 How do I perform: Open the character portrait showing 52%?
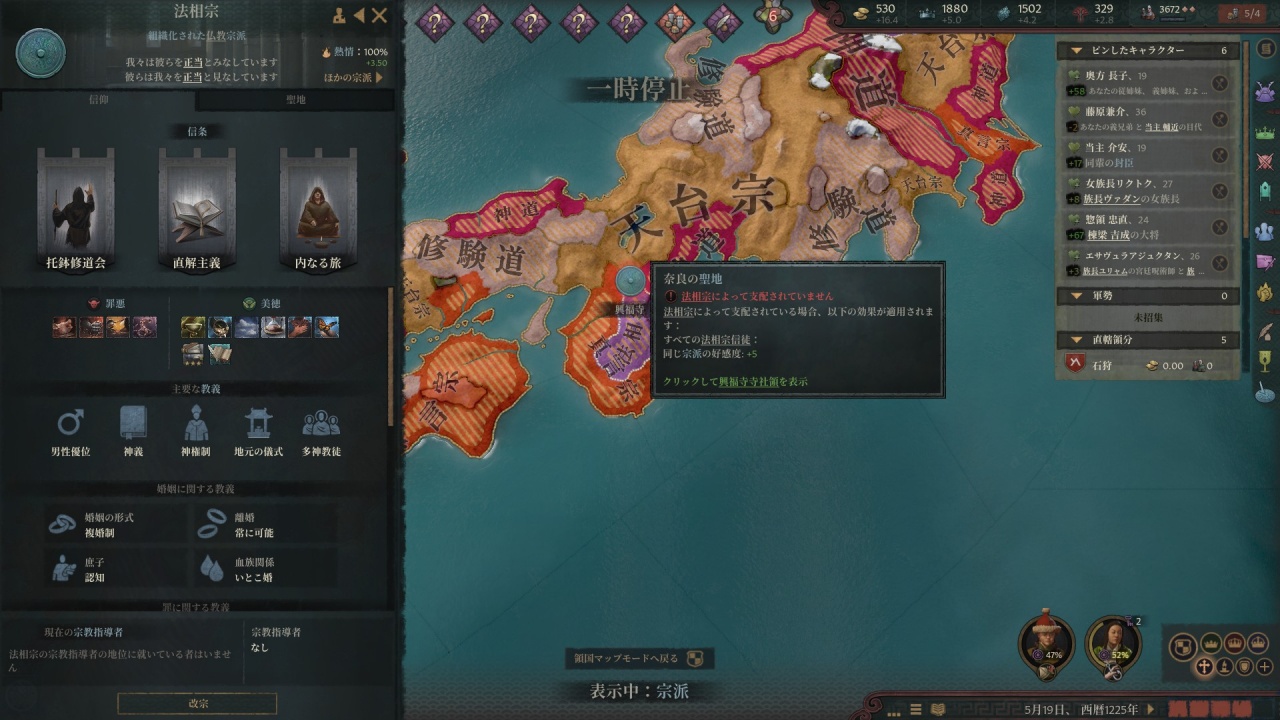pos(1113,645)
